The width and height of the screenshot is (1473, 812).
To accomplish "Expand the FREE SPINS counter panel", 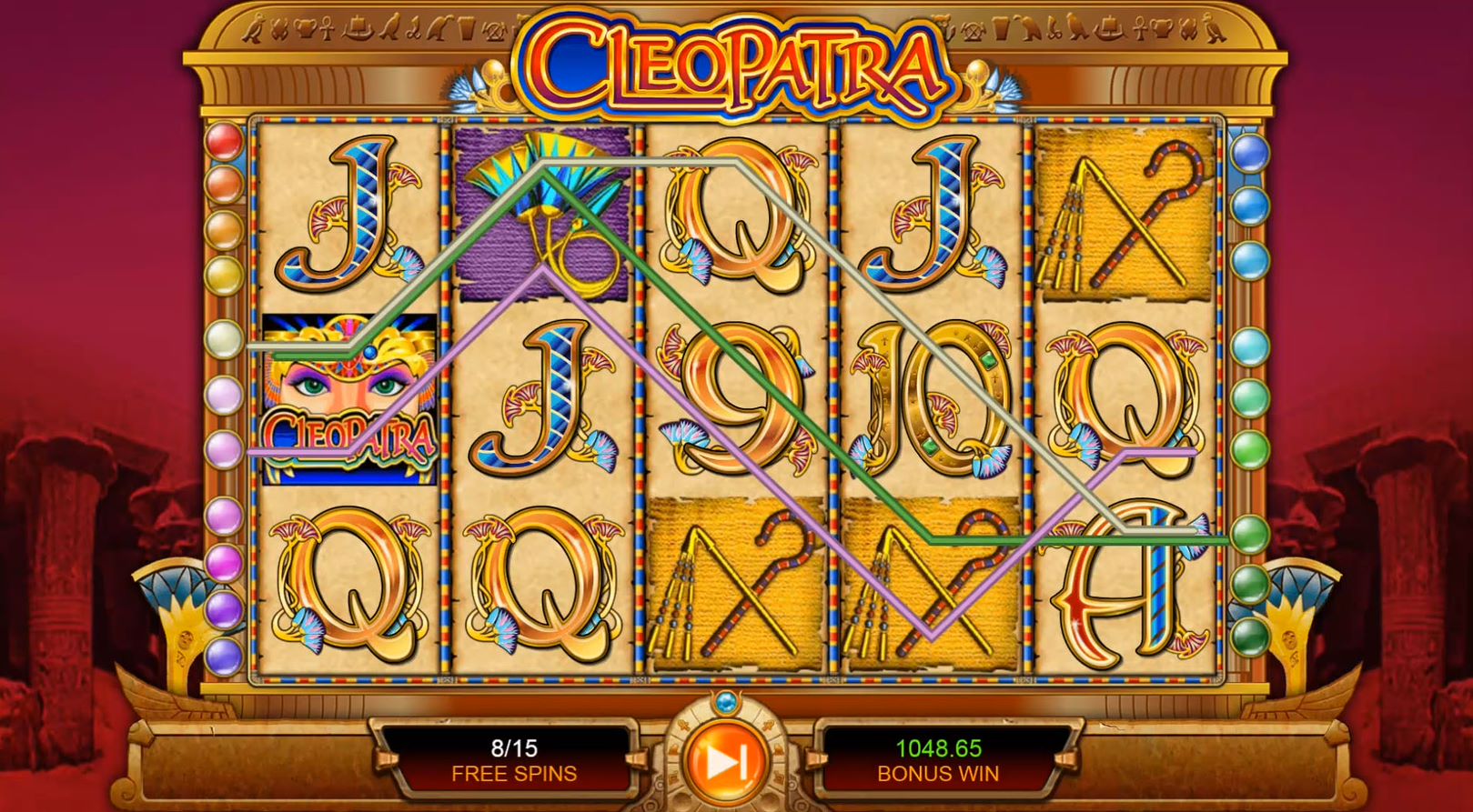I will [x=513, y=759].
